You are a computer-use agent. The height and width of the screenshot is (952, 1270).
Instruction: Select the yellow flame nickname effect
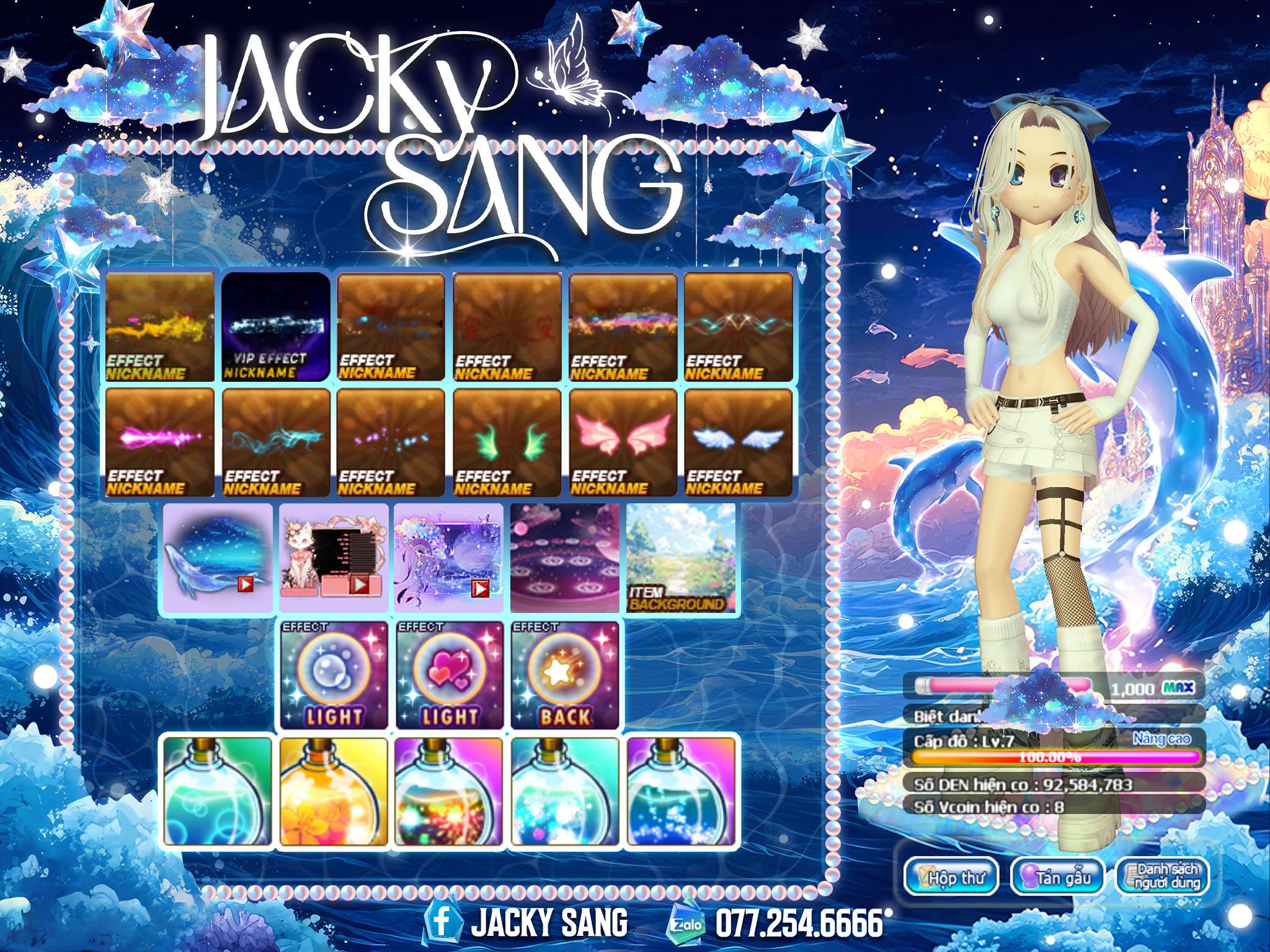click(x=160, y=327)
